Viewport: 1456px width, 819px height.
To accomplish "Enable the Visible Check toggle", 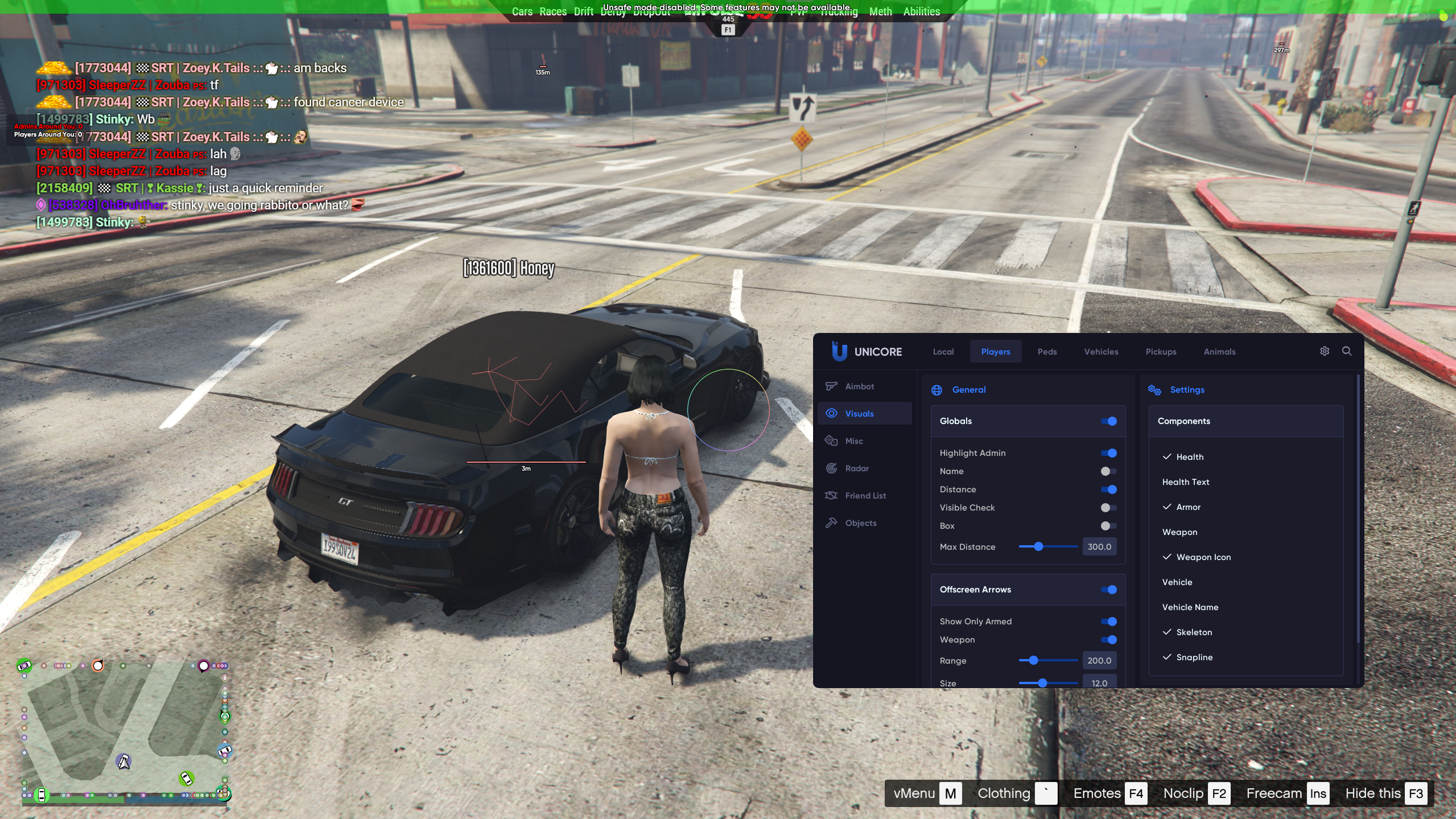I will 1108,508.
